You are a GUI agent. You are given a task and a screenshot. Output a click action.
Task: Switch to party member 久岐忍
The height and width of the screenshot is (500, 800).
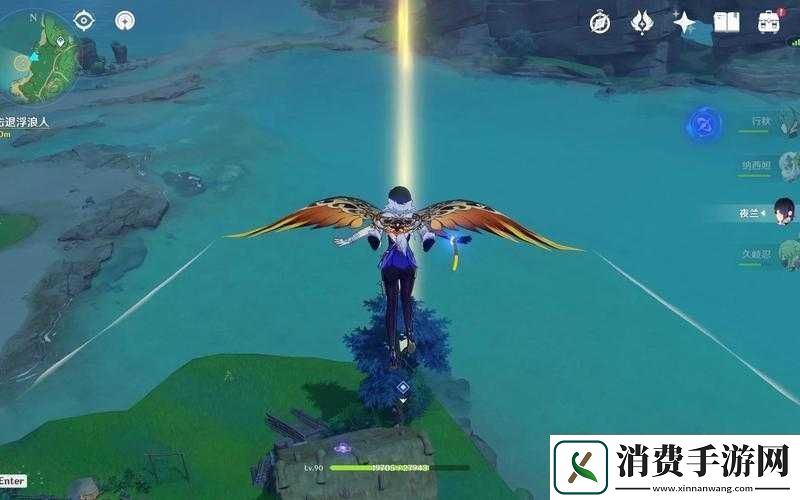coord(775,255)
